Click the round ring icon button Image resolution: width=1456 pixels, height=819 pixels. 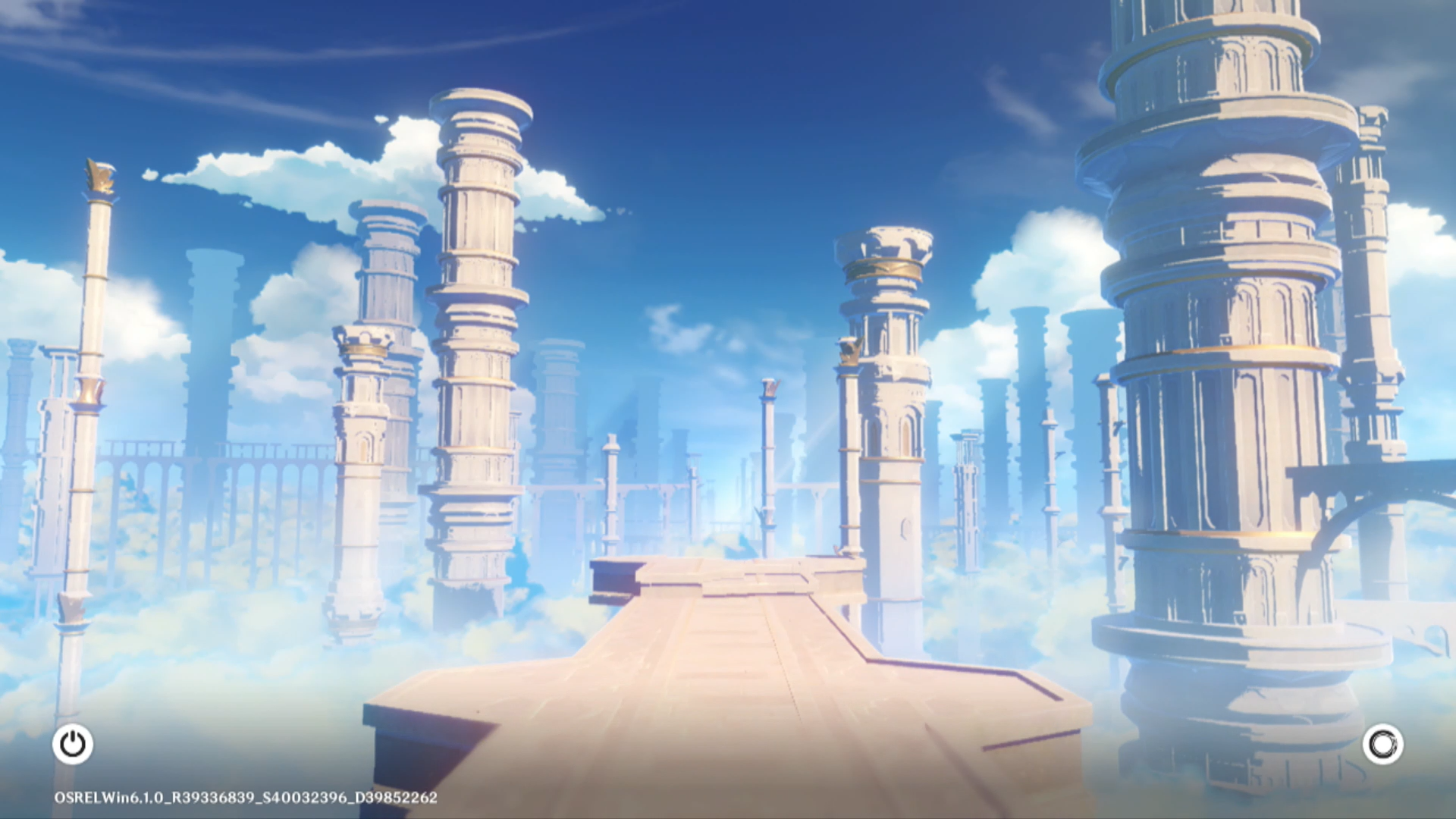pos(1382,744)
